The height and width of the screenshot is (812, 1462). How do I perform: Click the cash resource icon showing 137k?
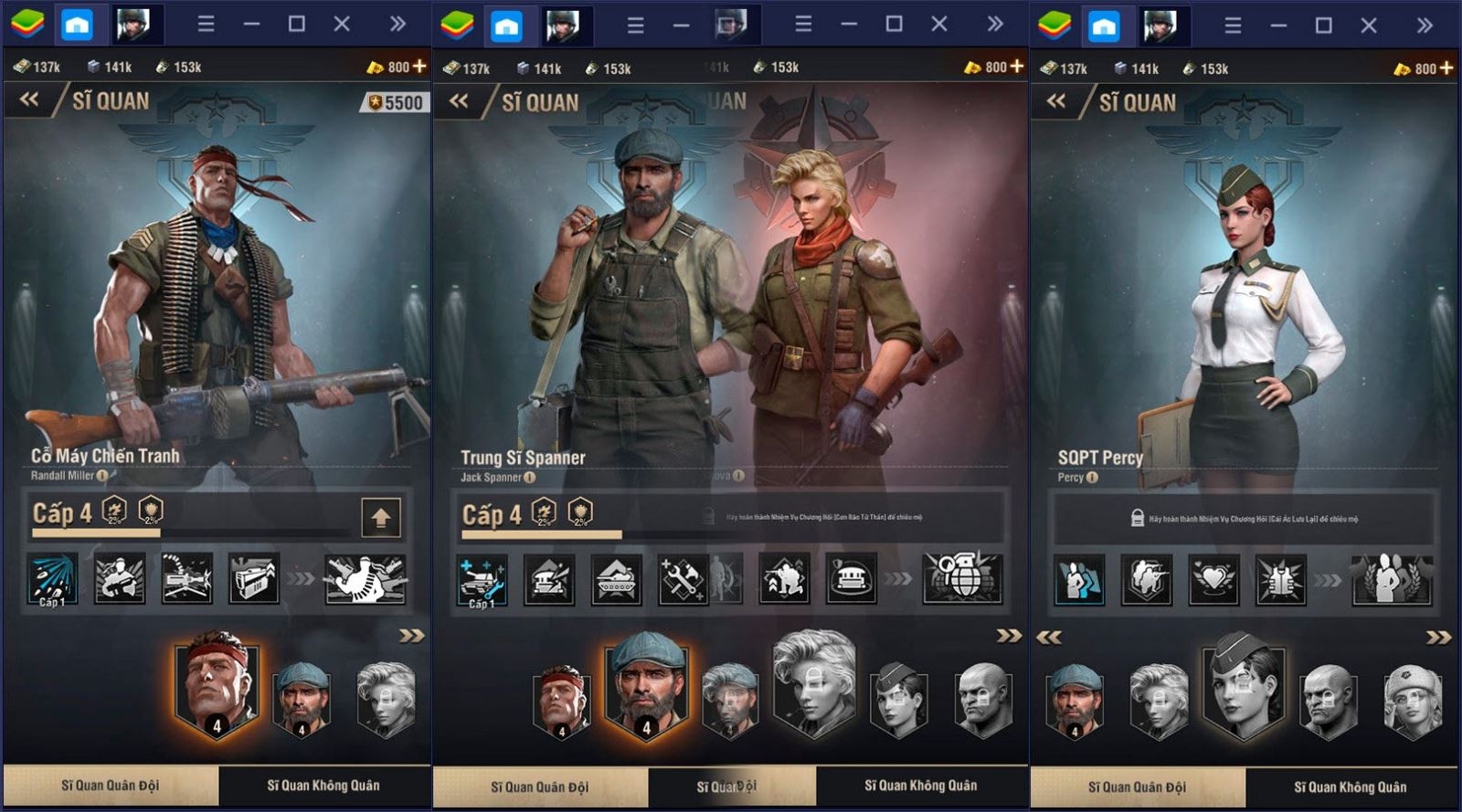[20, 66]
